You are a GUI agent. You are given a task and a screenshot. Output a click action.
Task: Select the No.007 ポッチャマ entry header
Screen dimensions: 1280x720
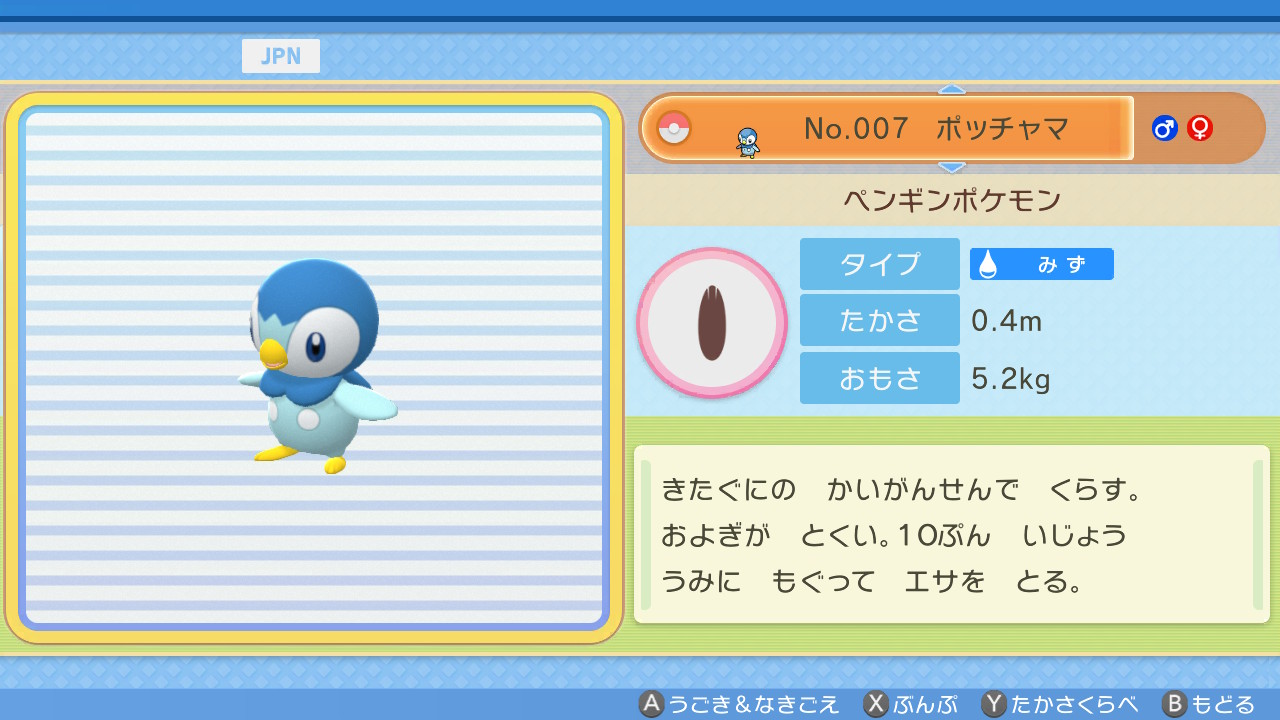pos(887,128)
